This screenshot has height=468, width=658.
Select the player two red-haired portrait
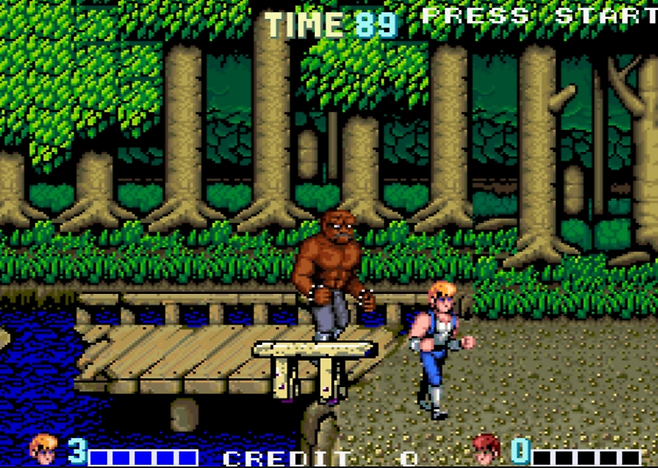(486, 449)
